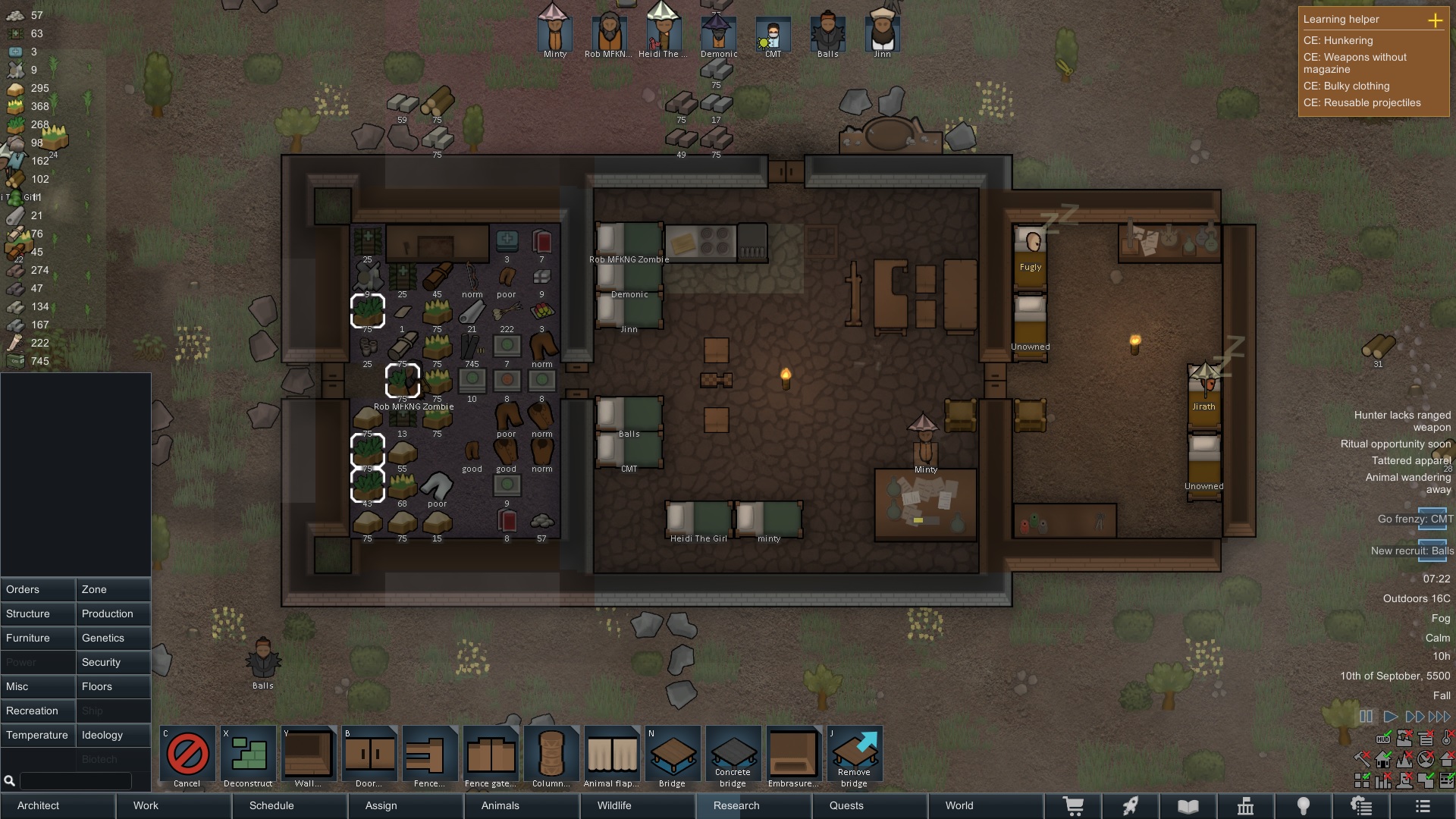Open the Production build category

113,613
